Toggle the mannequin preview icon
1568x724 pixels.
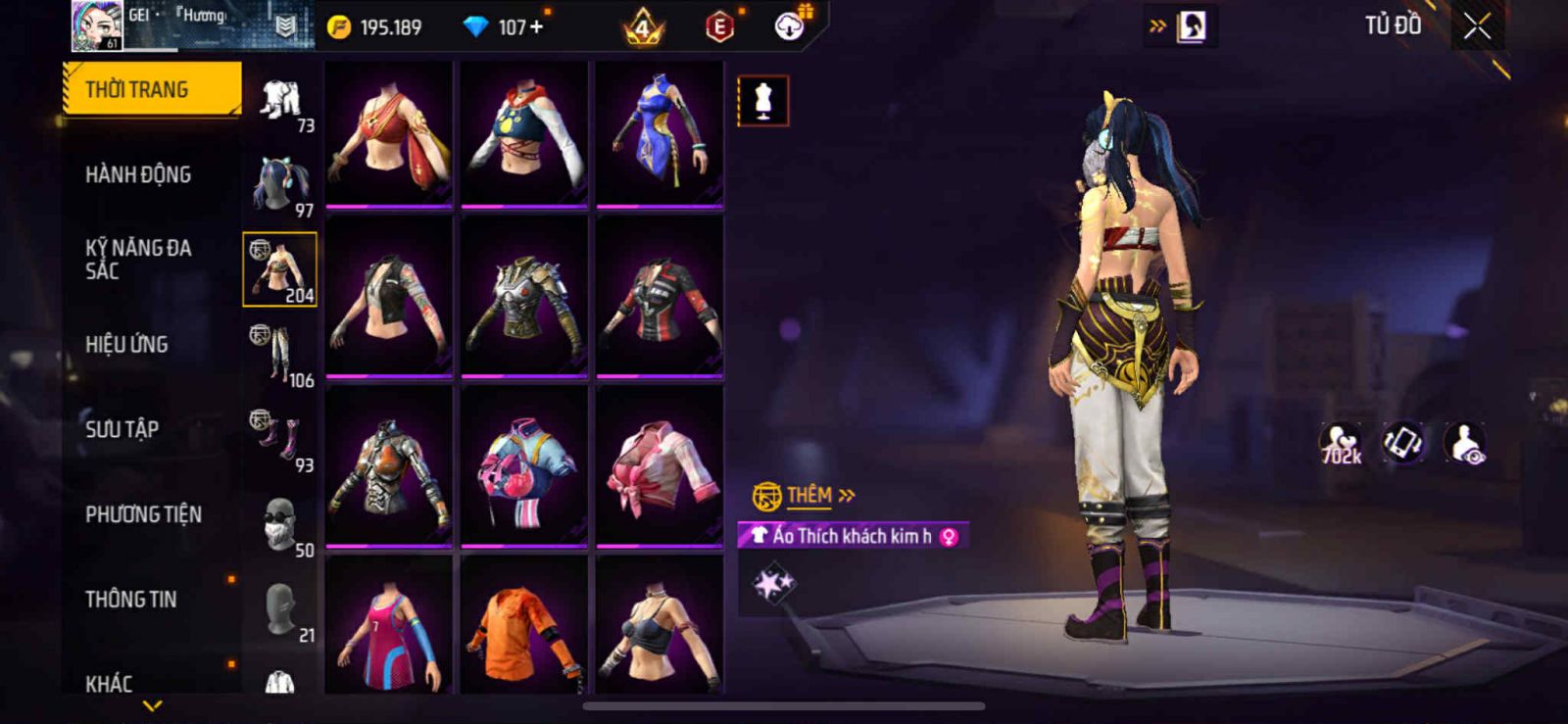762,101
